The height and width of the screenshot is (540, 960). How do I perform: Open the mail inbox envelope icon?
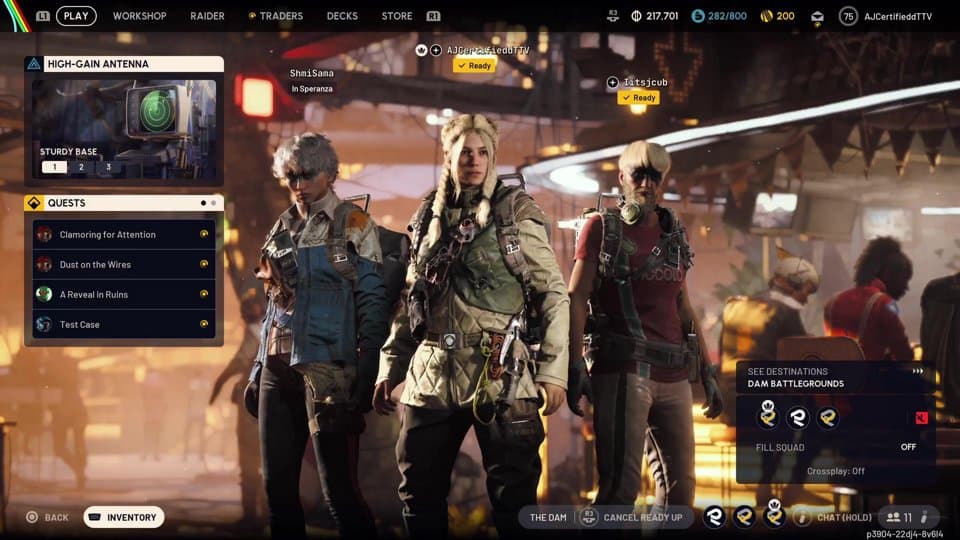tap(817, 16)
